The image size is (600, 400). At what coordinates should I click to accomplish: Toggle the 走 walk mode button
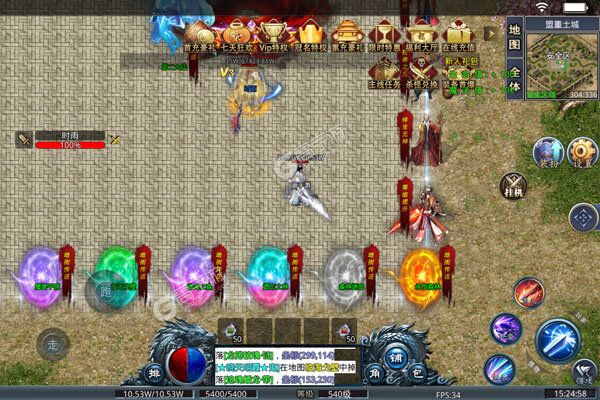point(52,344)
